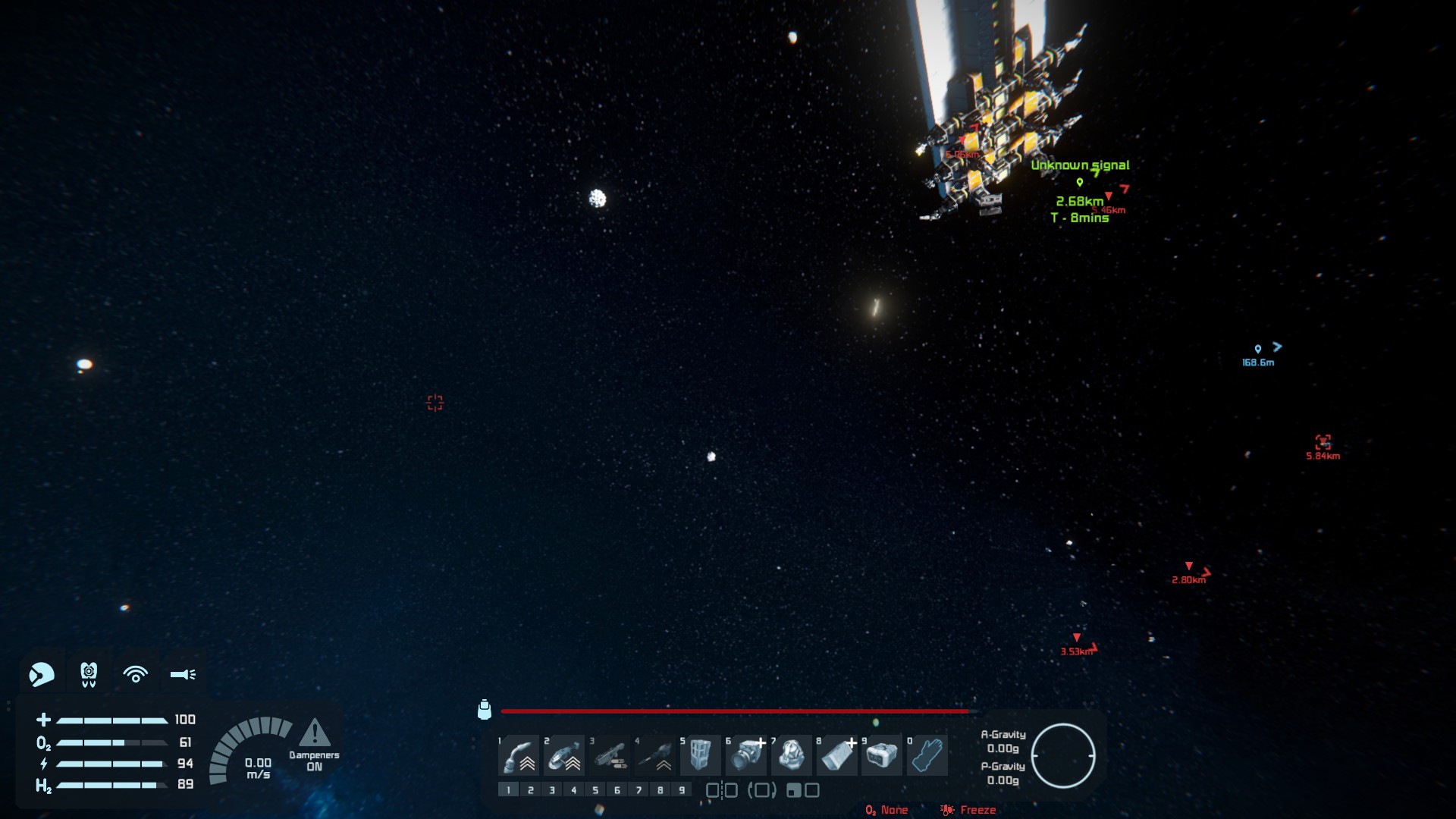Click the Unknown signal marker
Viewport: 1456px width, 819px height.
click(x=1080, y=182)
